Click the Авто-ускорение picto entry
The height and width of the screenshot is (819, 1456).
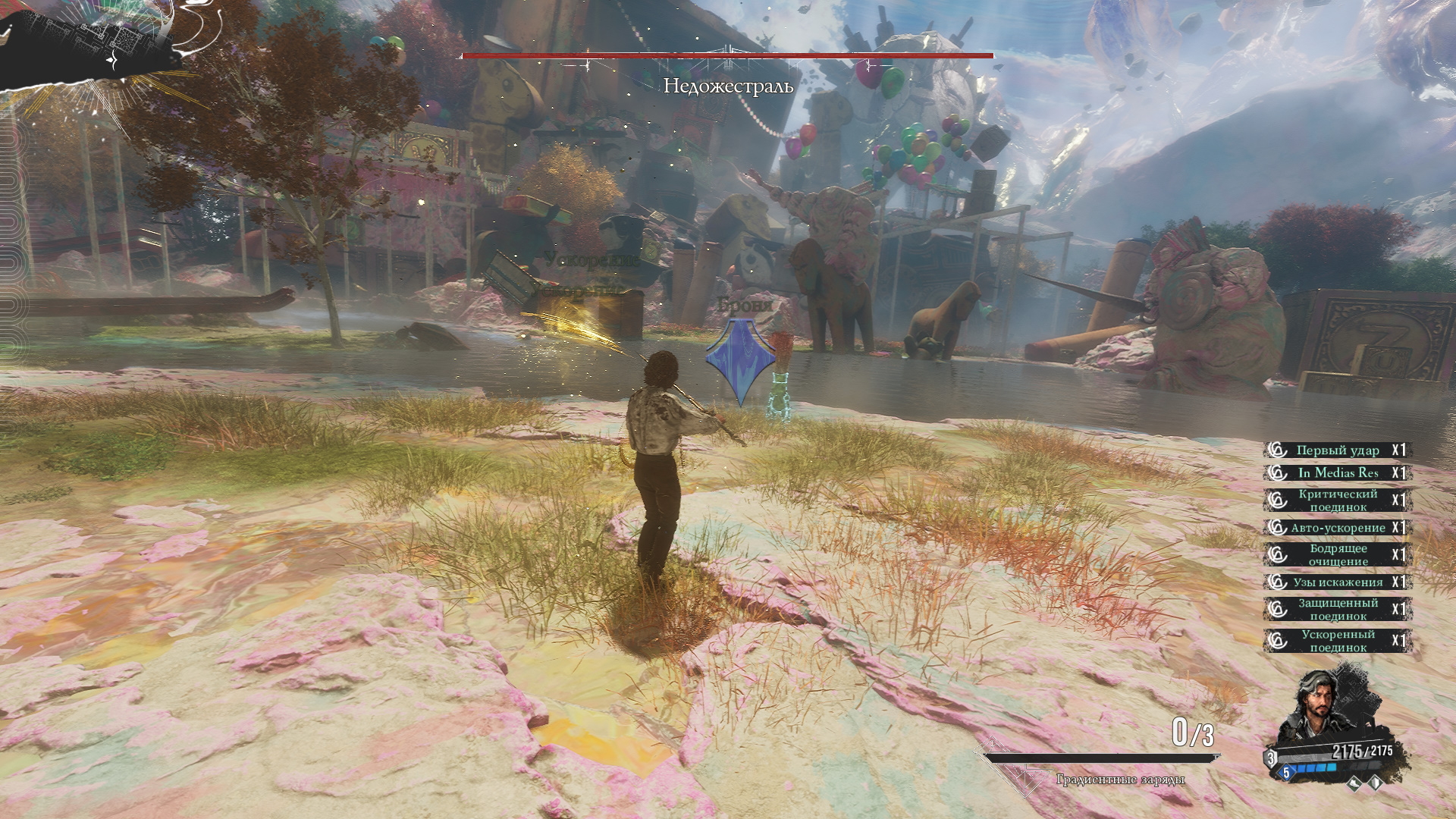1337,528
